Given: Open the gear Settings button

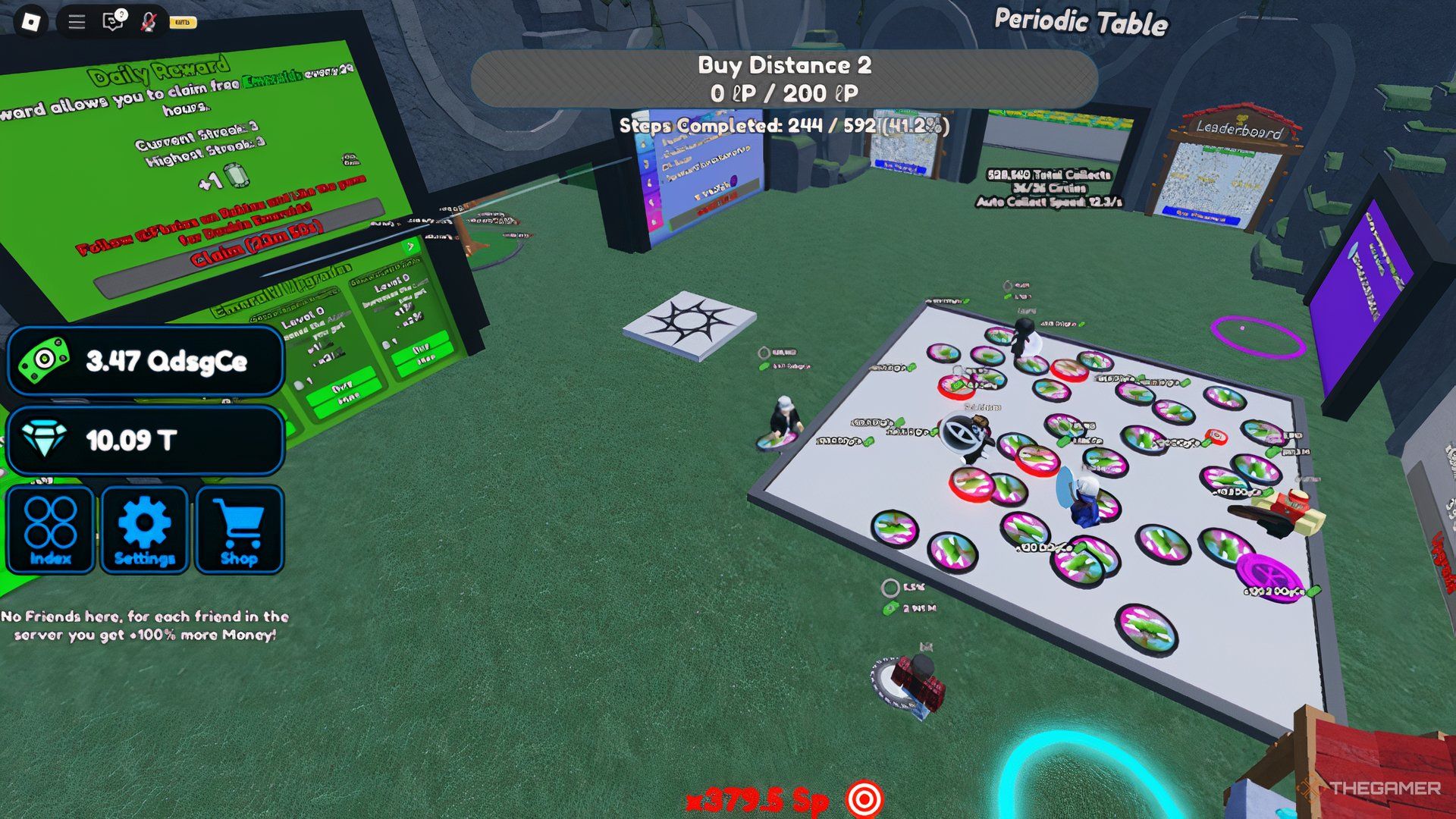Looking at the screenshot, I should tap(144, 530).
